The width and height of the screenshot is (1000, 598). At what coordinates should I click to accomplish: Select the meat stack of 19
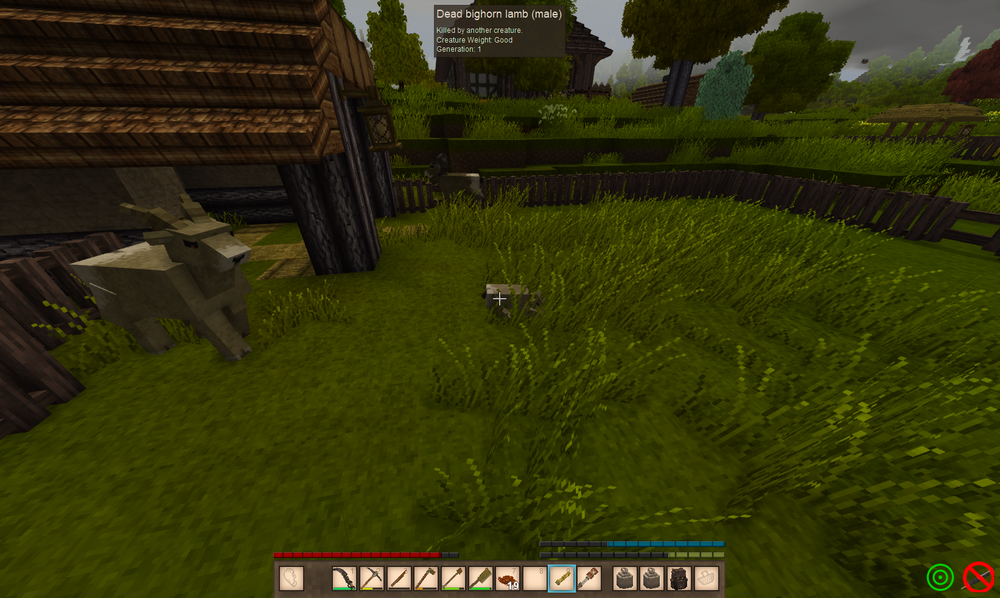(x=507, y=578)
